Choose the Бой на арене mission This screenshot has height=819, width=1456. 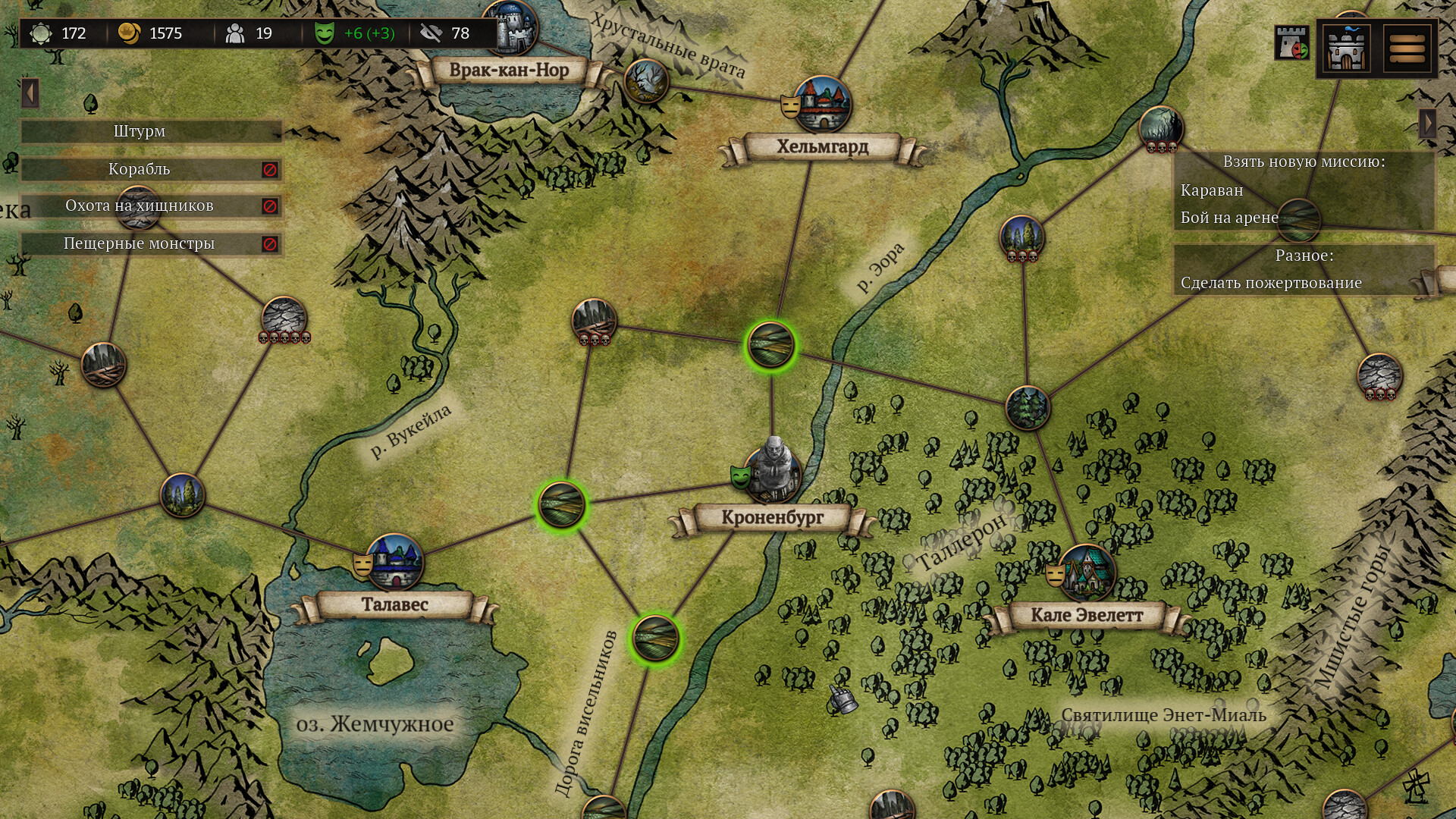[1229, 218]
